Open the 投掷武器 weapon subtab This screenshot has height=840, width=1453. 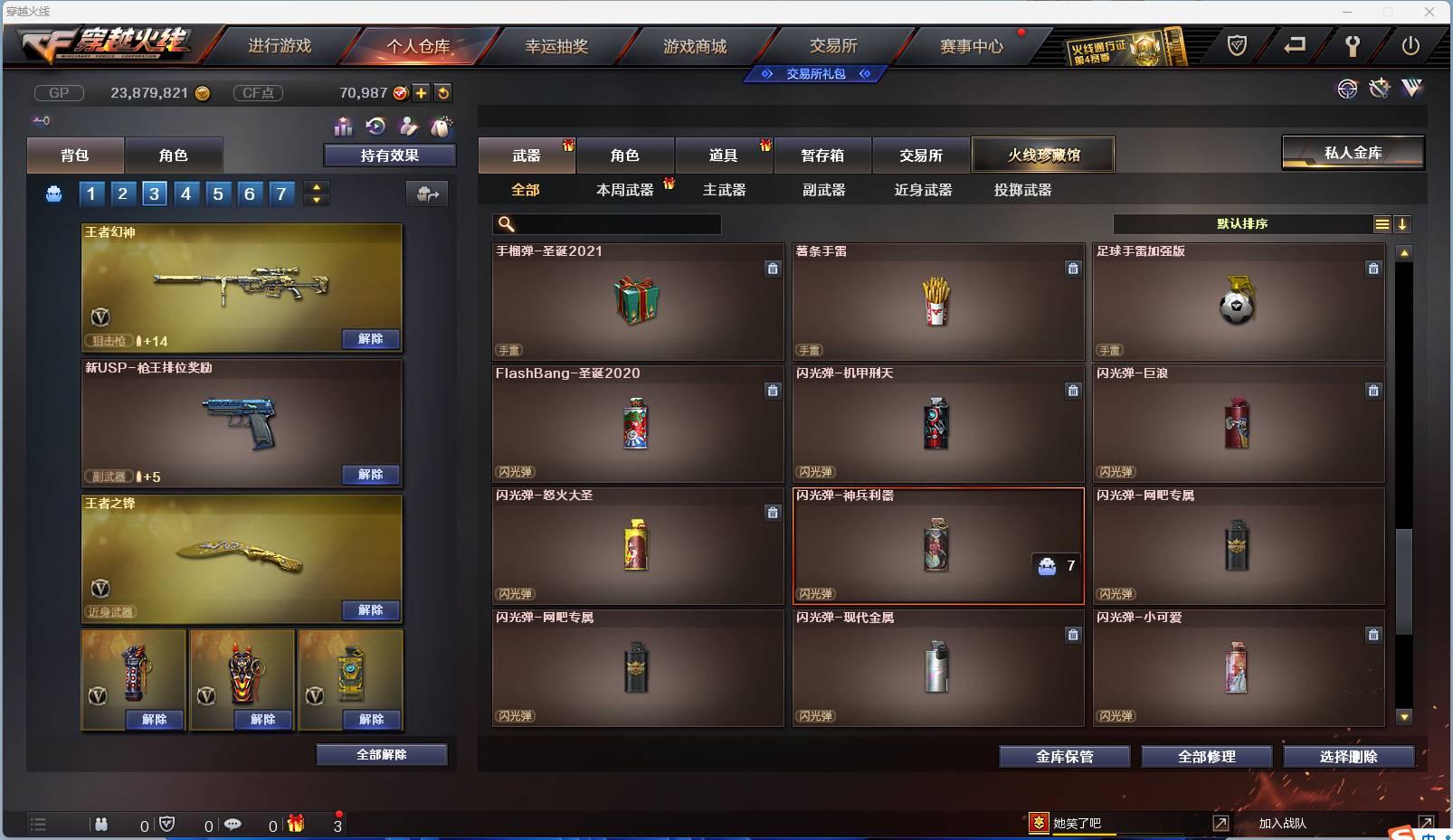coord(1021,191)
